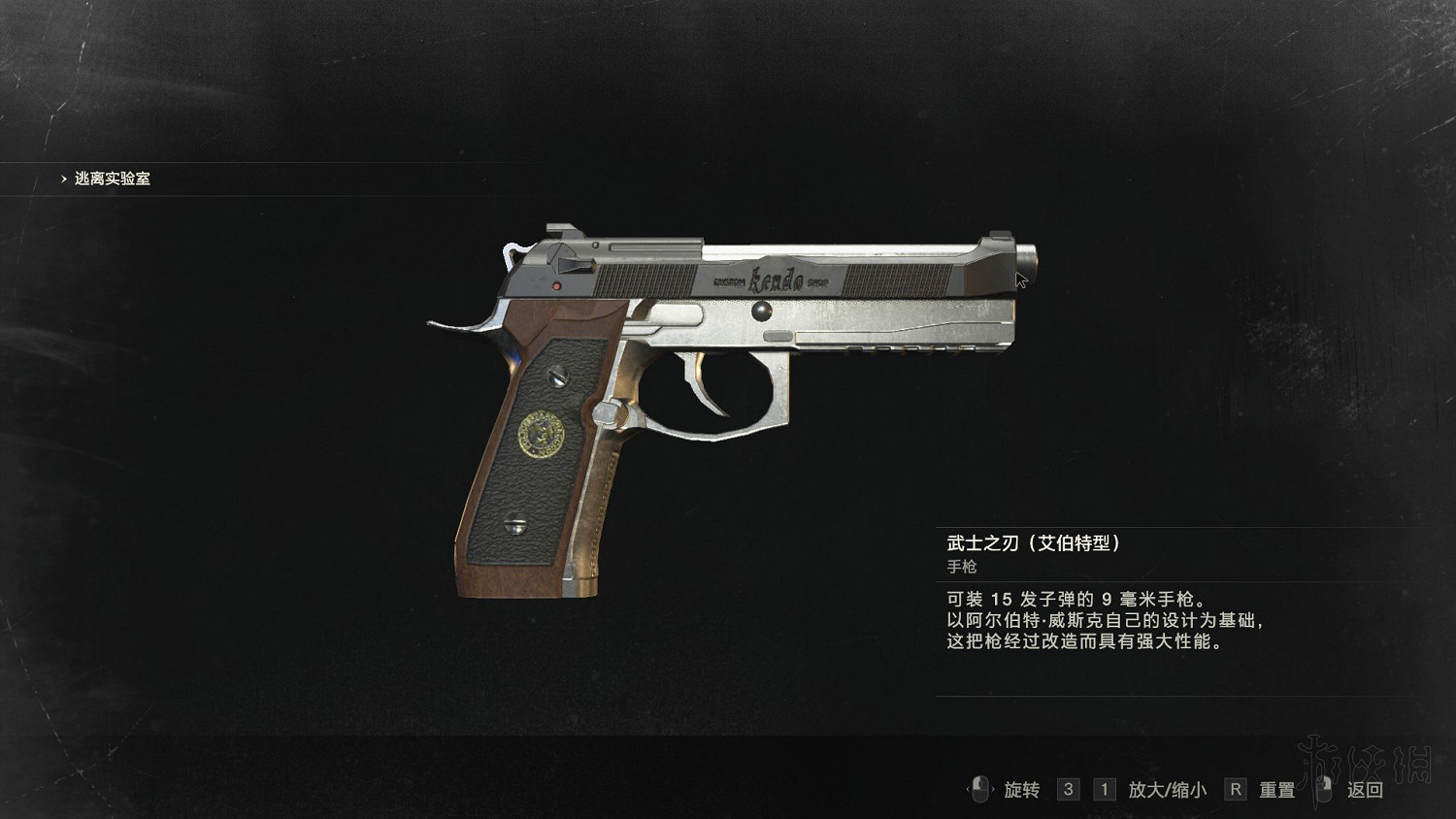Viewport: 1456px width, 819px height.
Task: Click the golden emblem on the pistol grip
Action: pyautogui.click(x=544, y=434)
